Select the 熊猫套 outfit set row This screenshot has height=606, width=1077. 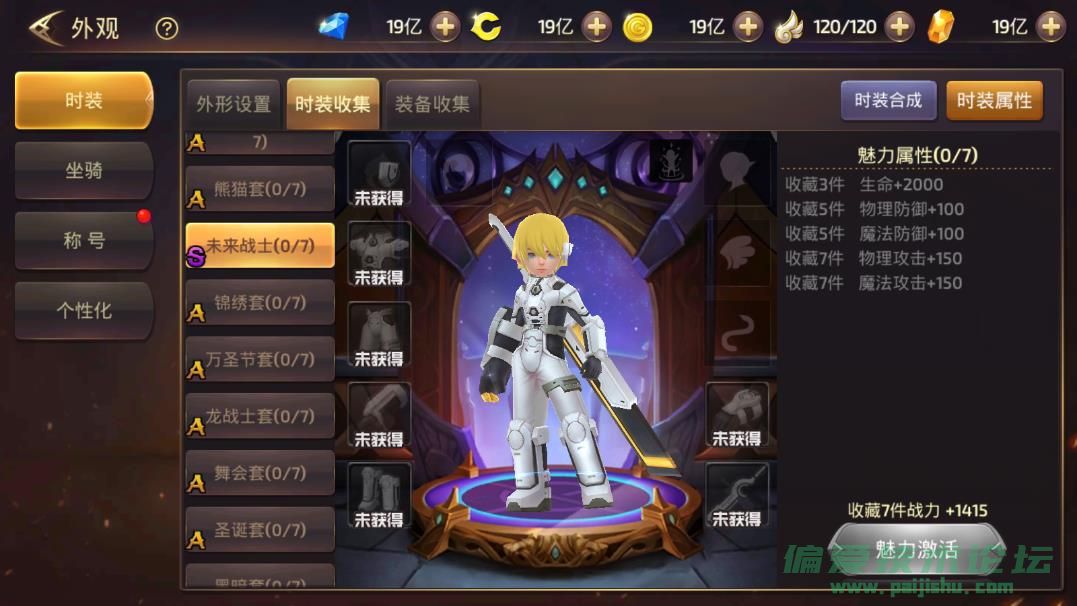tap(260, 189)
